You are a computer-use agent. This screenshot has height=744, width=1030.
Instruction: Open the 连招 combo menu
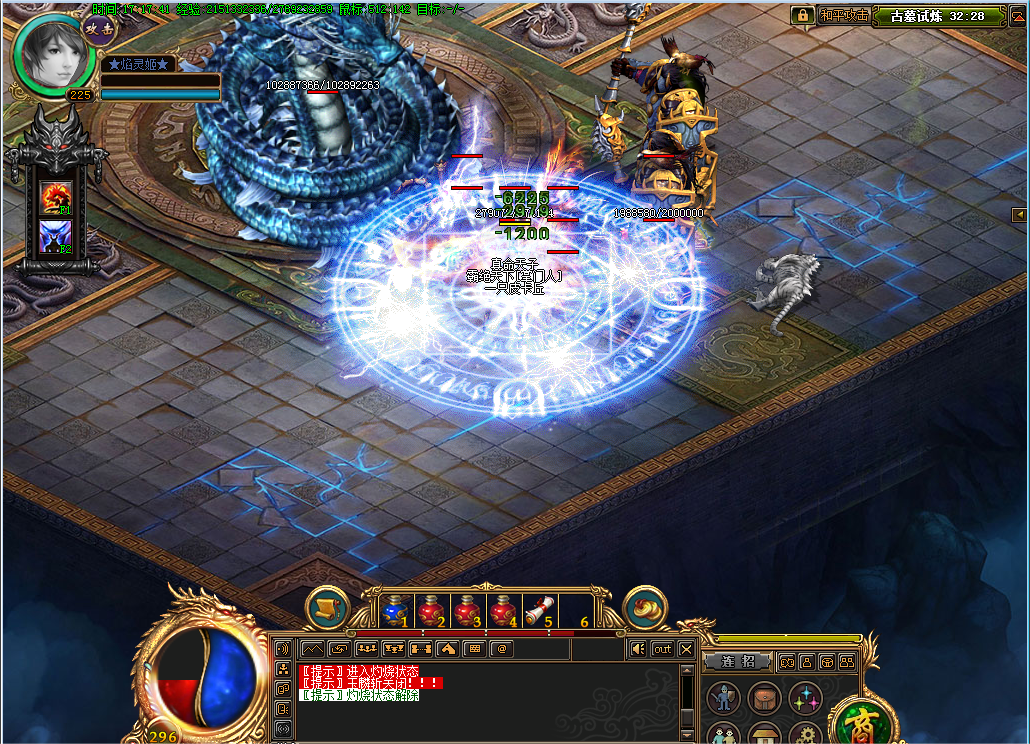(x=737, y=661)
